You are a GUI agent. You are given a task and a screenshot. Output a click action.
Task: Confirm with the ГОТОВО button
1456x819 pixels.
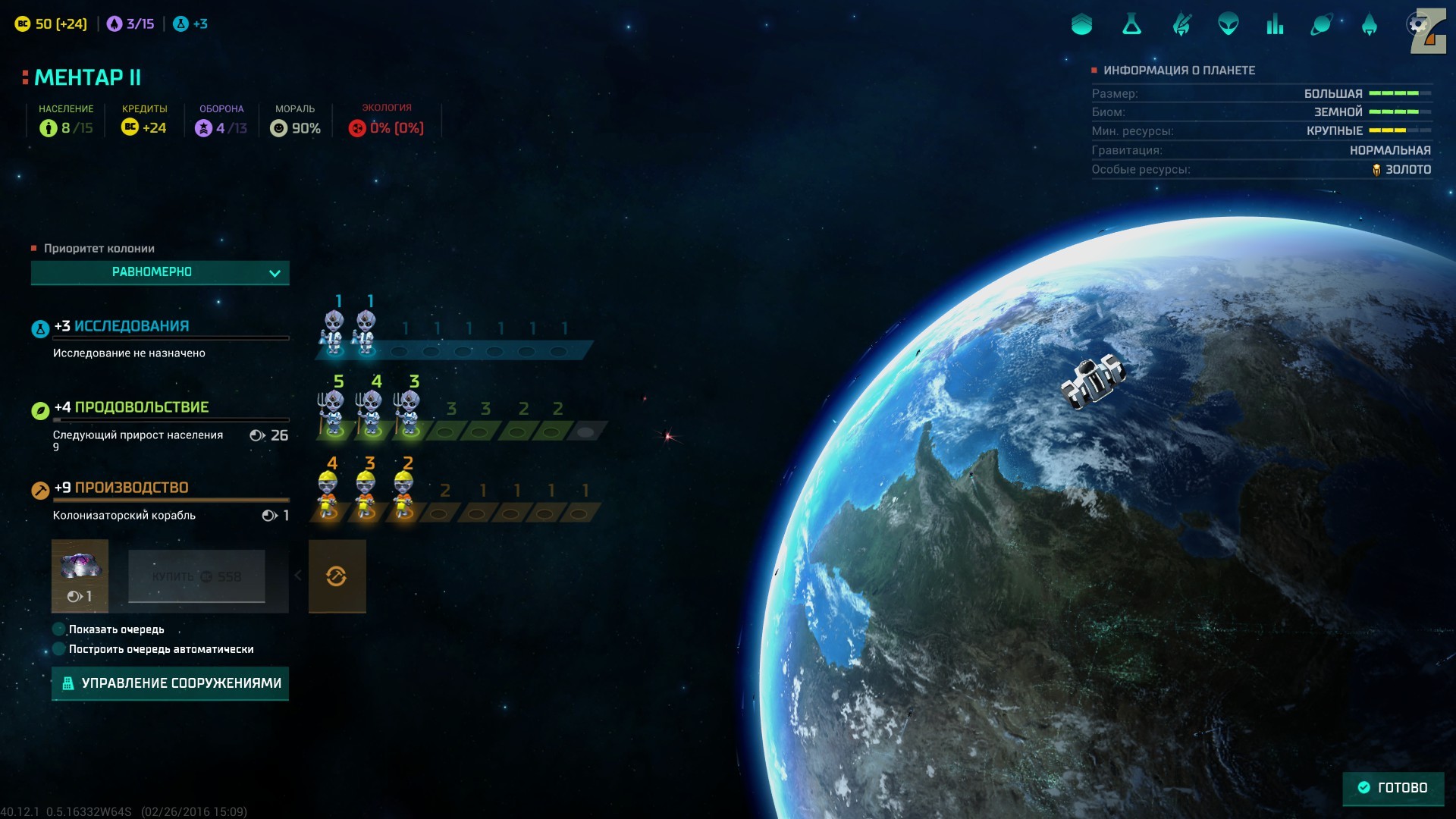pos(1393,788)
